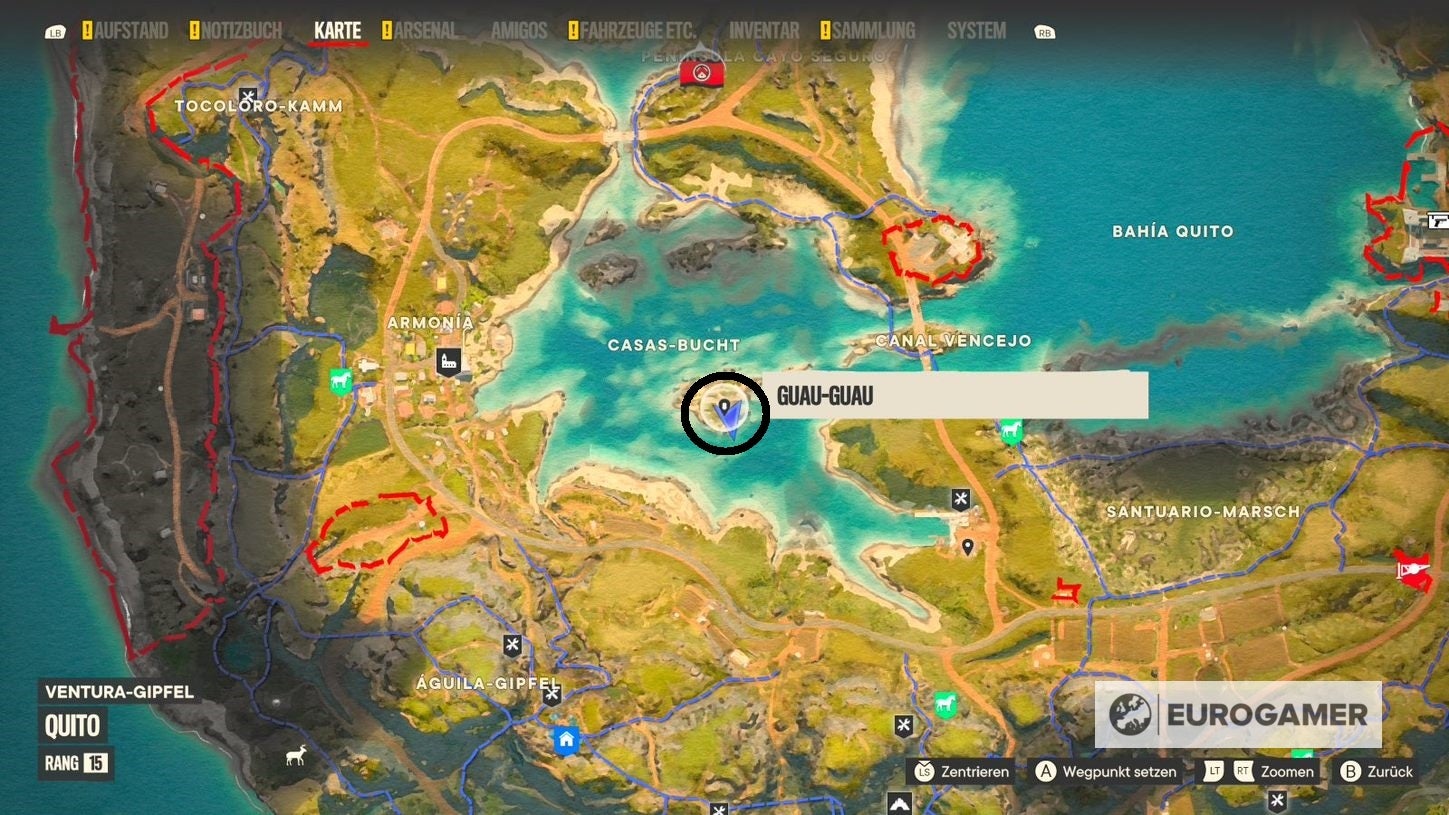
Task: Select the Karte tab
Action: pyautogui.click(x=338, y=31)
